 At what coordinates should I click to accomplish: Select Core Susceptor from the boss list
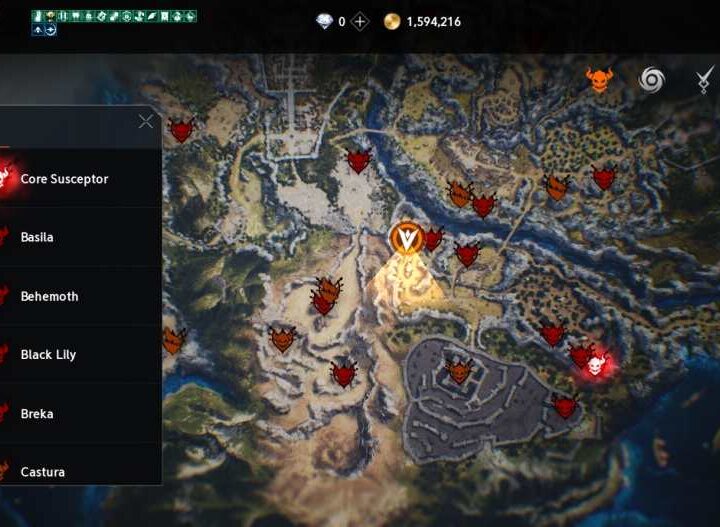tap(64, 179)
